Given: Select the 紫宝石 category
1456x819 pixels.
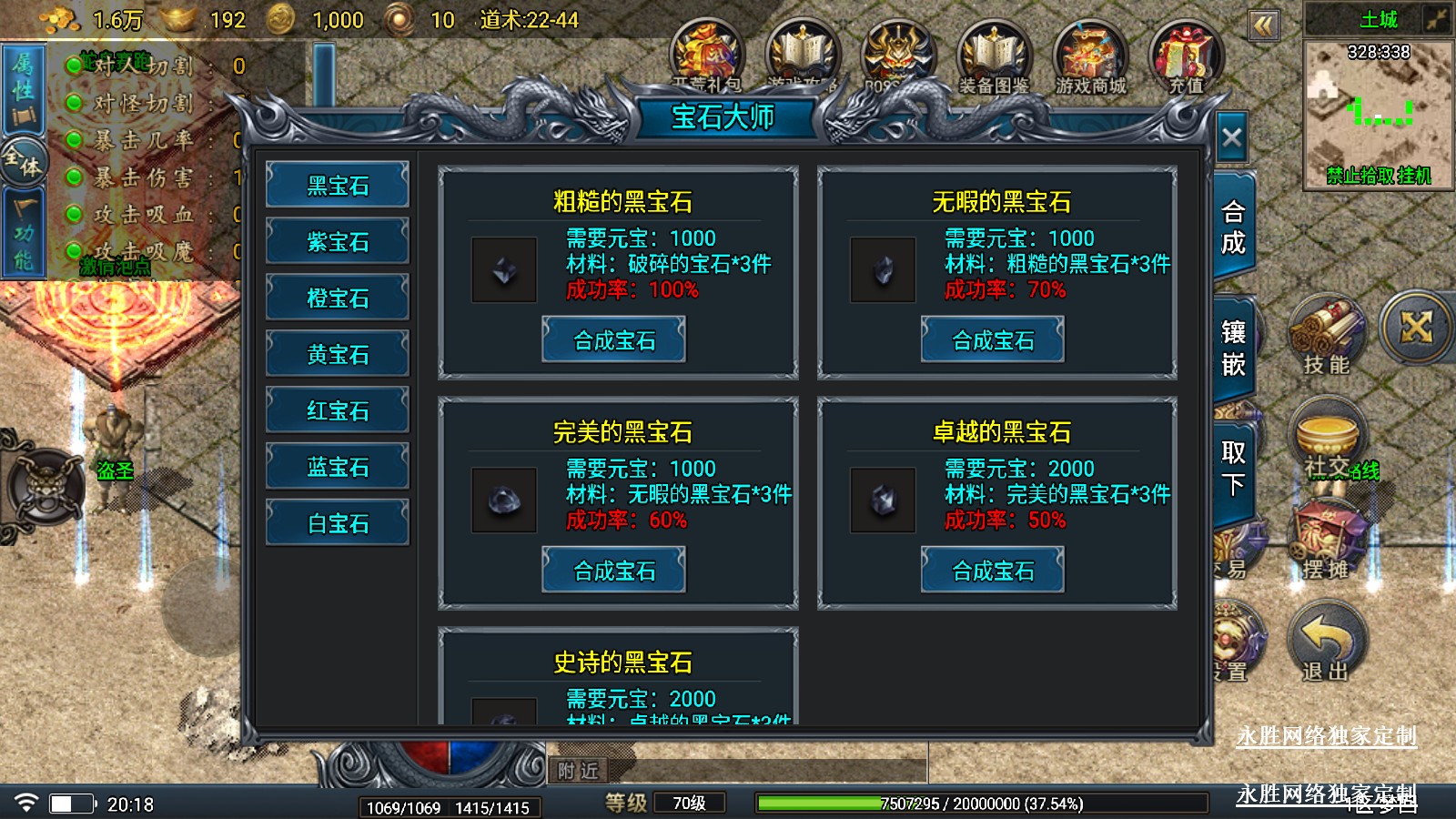Looking at the screenshot, I should (x=338, y=242).
